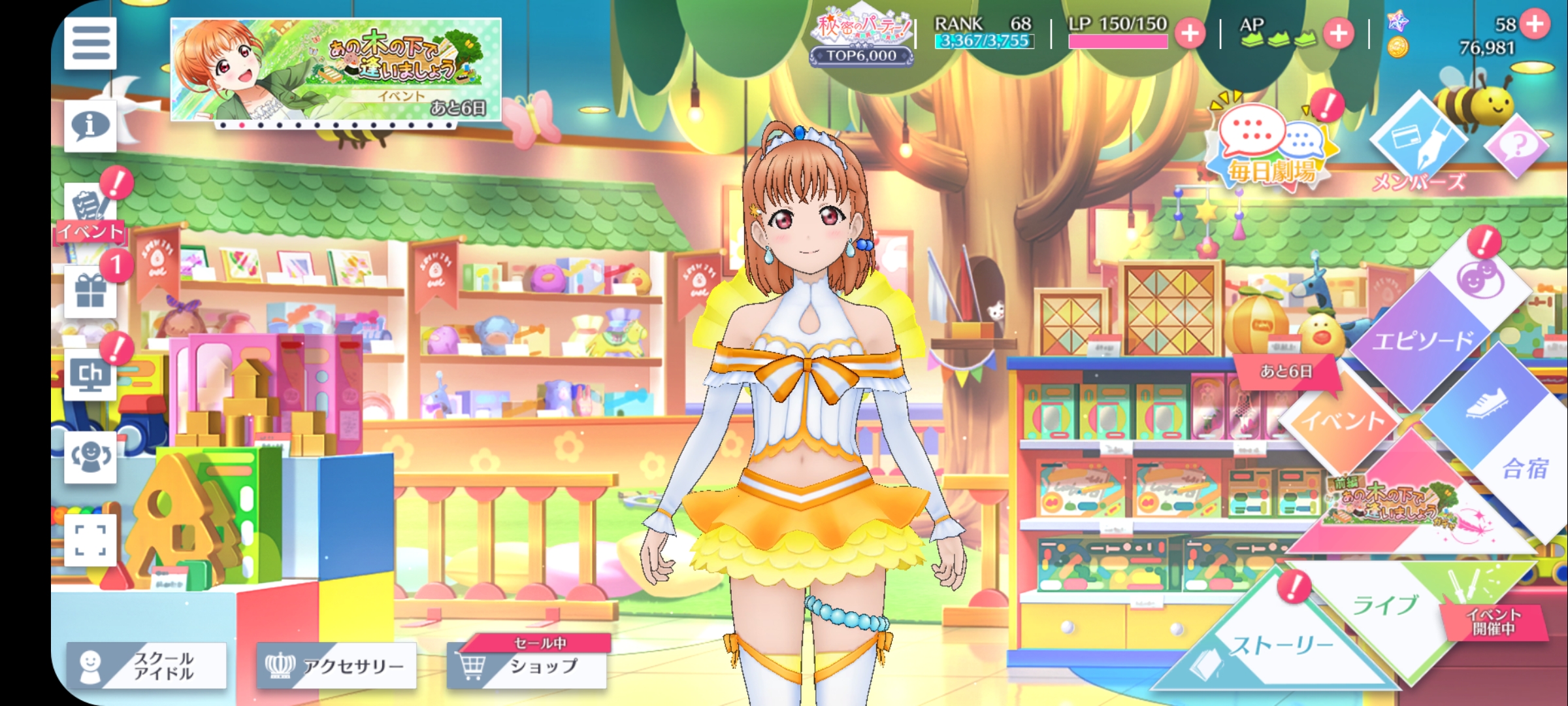Open the Ch channel monitor icon
The image size is (1568, 706).
[x=90, y=375]
